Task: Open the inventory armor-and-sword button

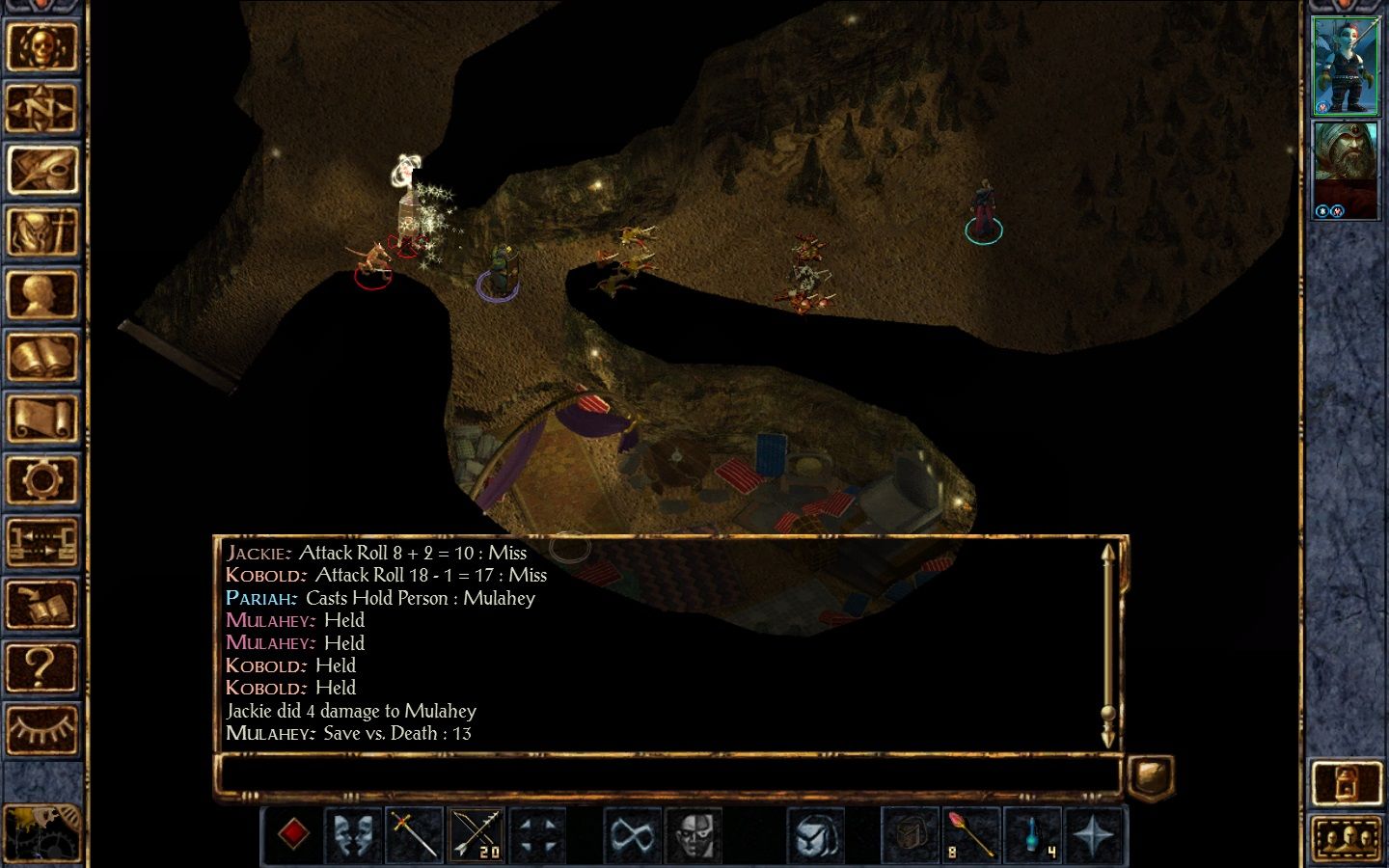Action: tap(41, 232)
